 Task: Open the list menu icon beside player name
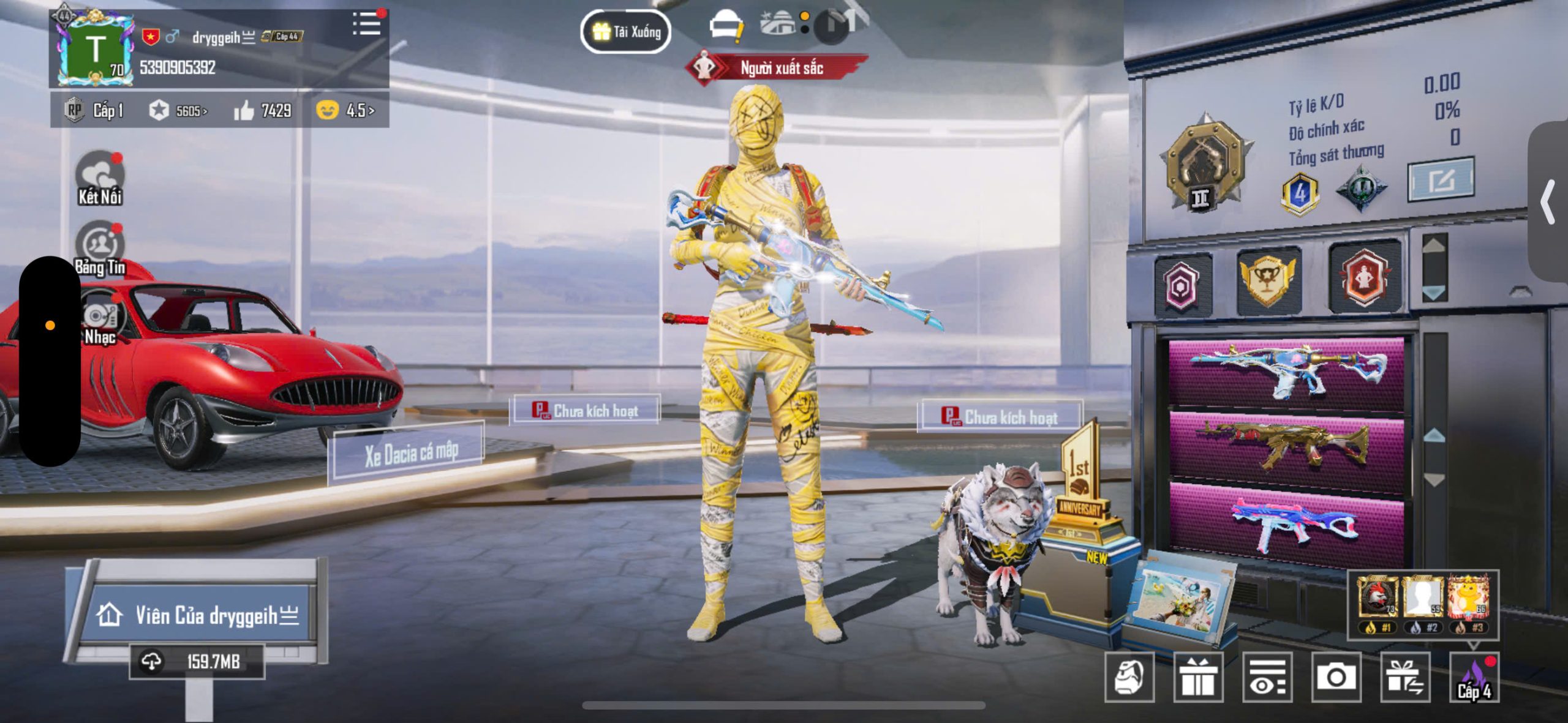[366, 24]
